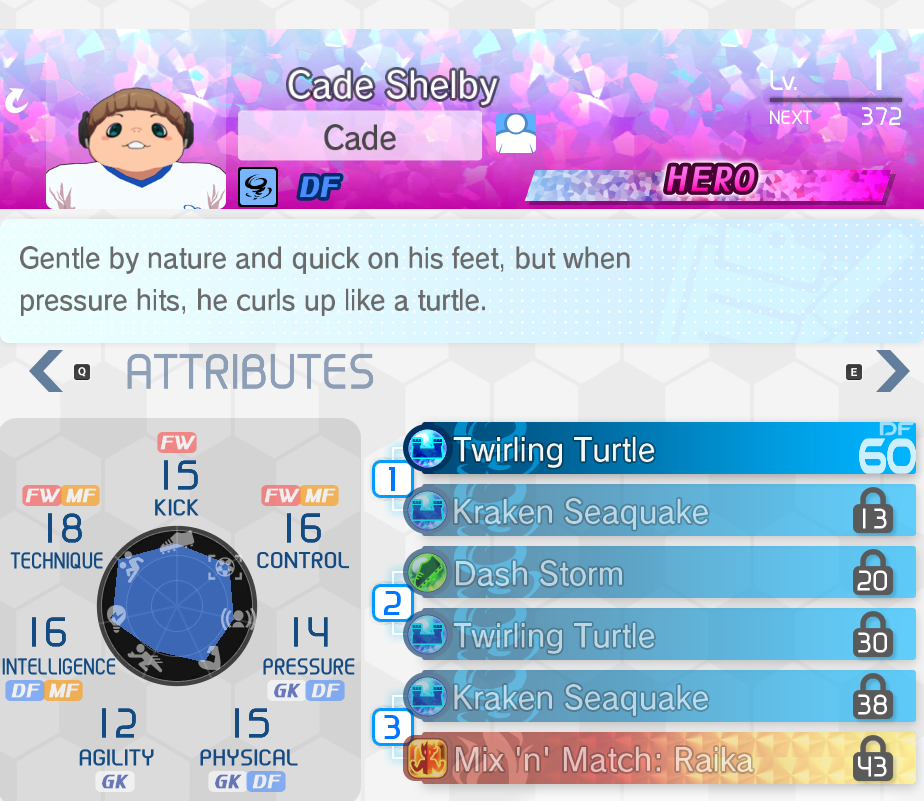924x801 pixels.
Task: Go to the next page with the right arrow
Action: point(892,371)
